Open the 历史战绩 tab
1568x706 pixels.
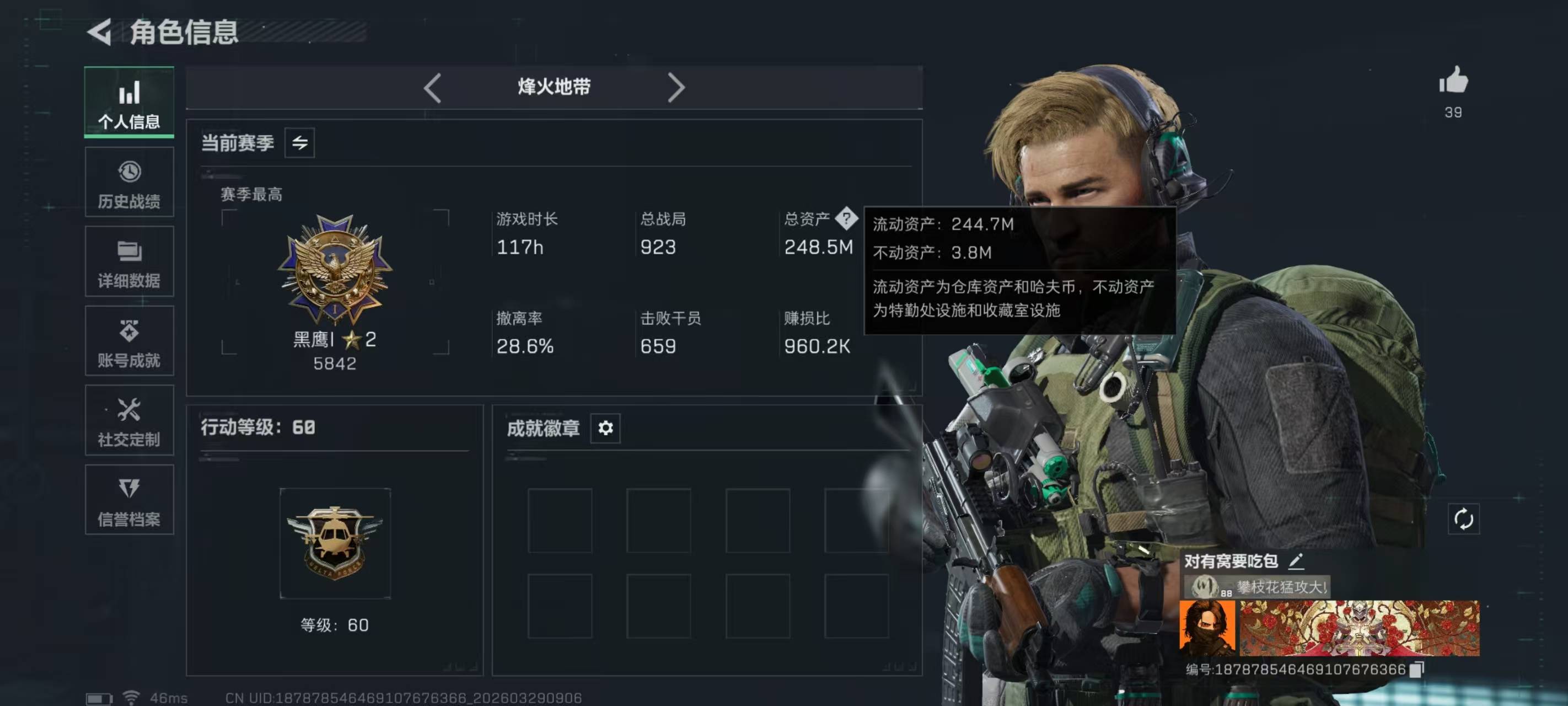[129, 183]
